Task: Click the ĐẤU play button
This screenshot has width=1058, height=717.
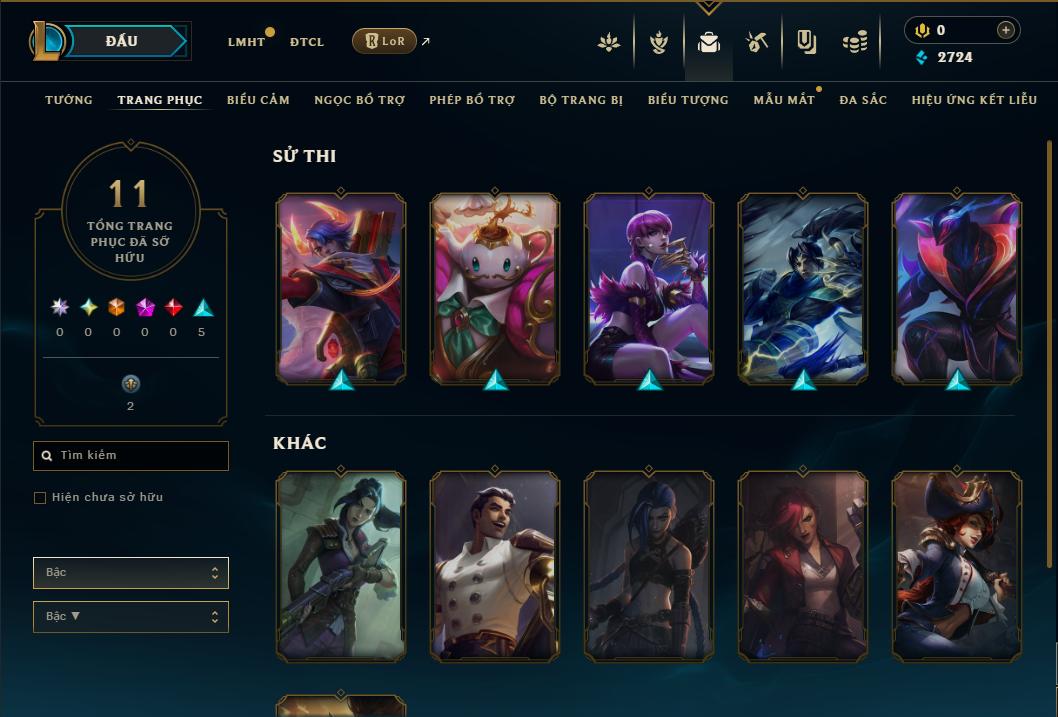Action: (121, 41)
